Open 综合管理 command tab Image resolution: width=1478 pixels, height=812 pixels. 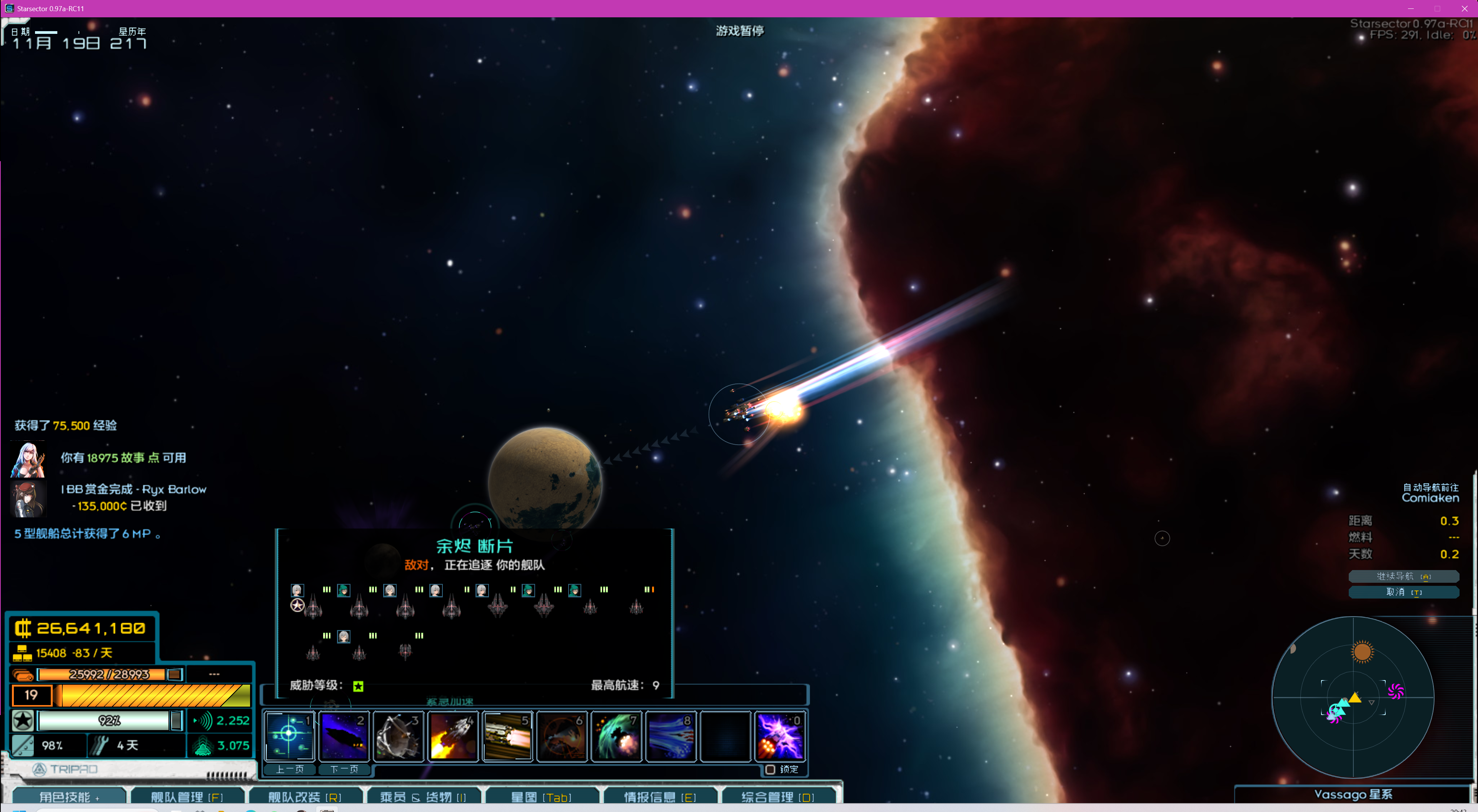click(777, 797)
